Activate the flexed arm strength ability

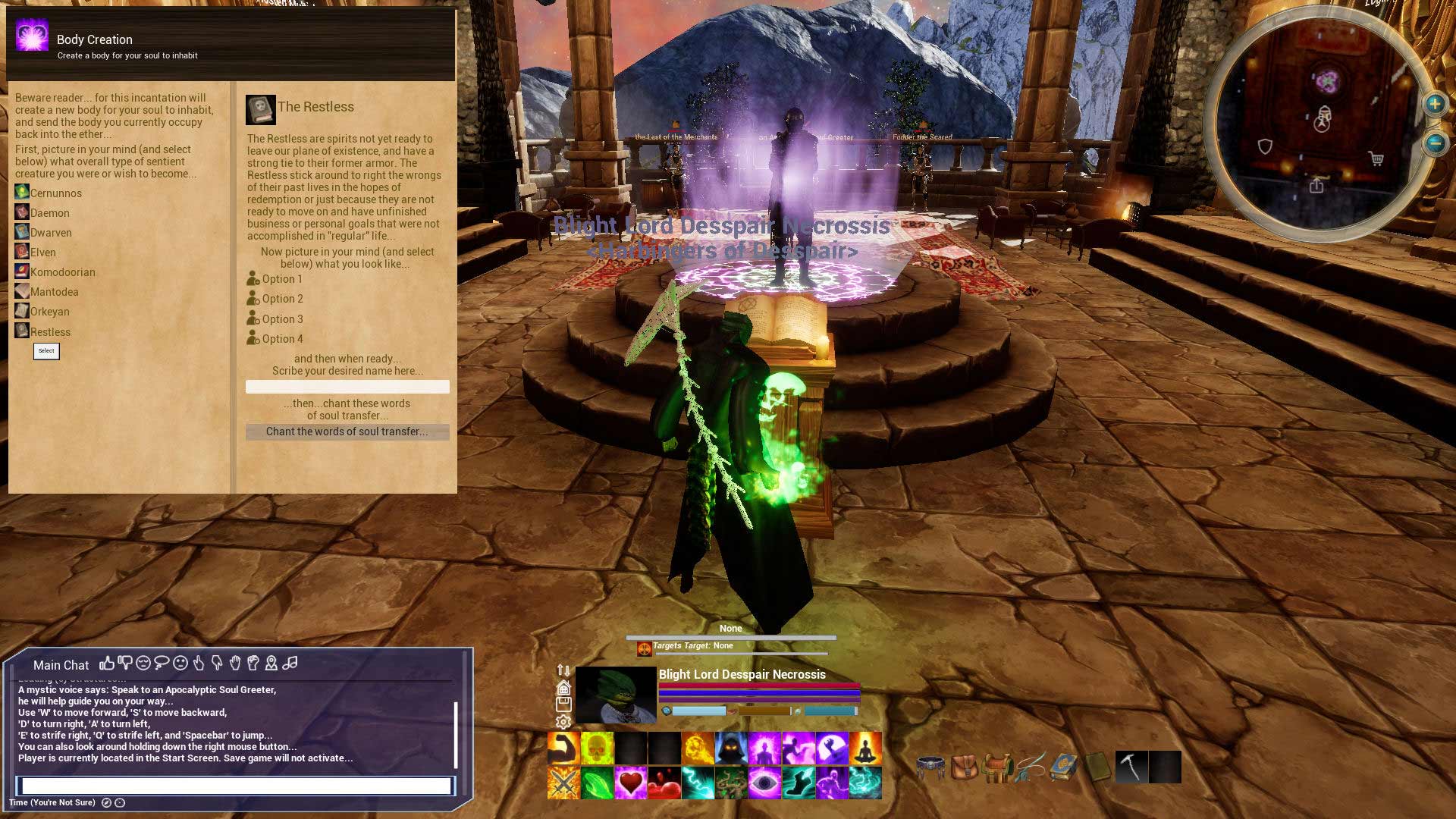pyautogui.click(x=563, y=748)
